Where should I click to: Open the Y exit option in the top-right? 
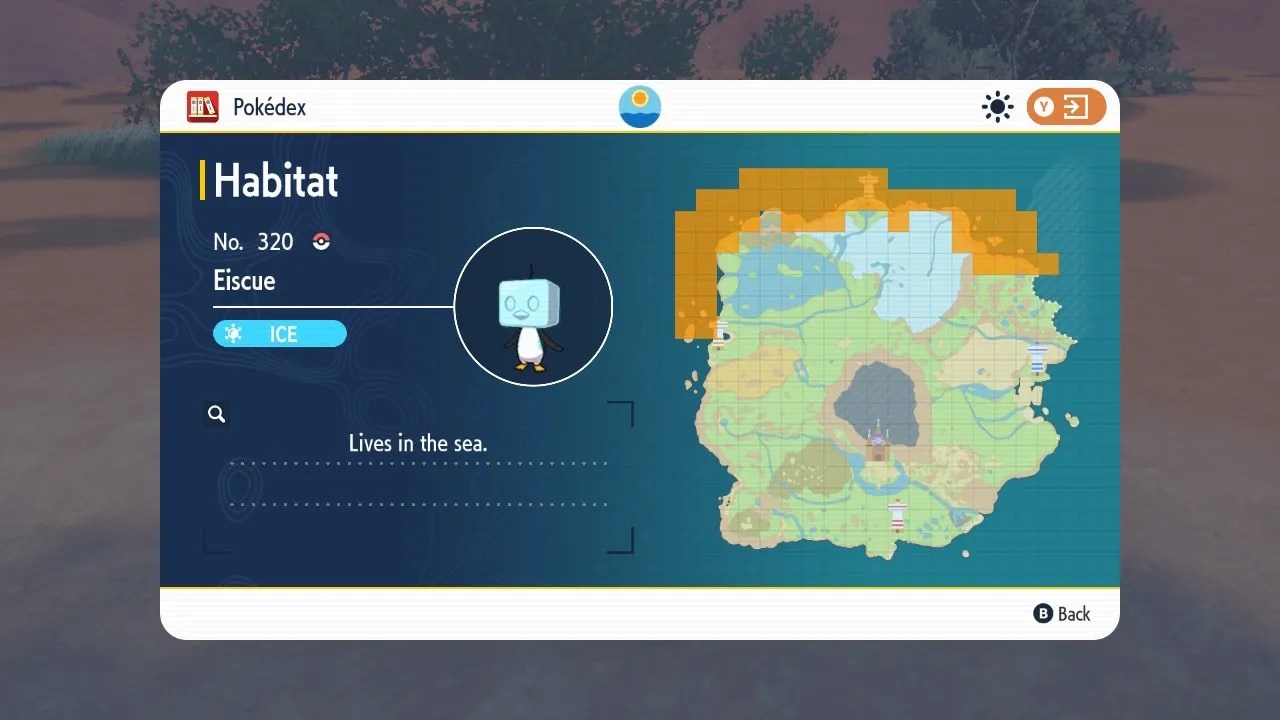coord(1068,106)
